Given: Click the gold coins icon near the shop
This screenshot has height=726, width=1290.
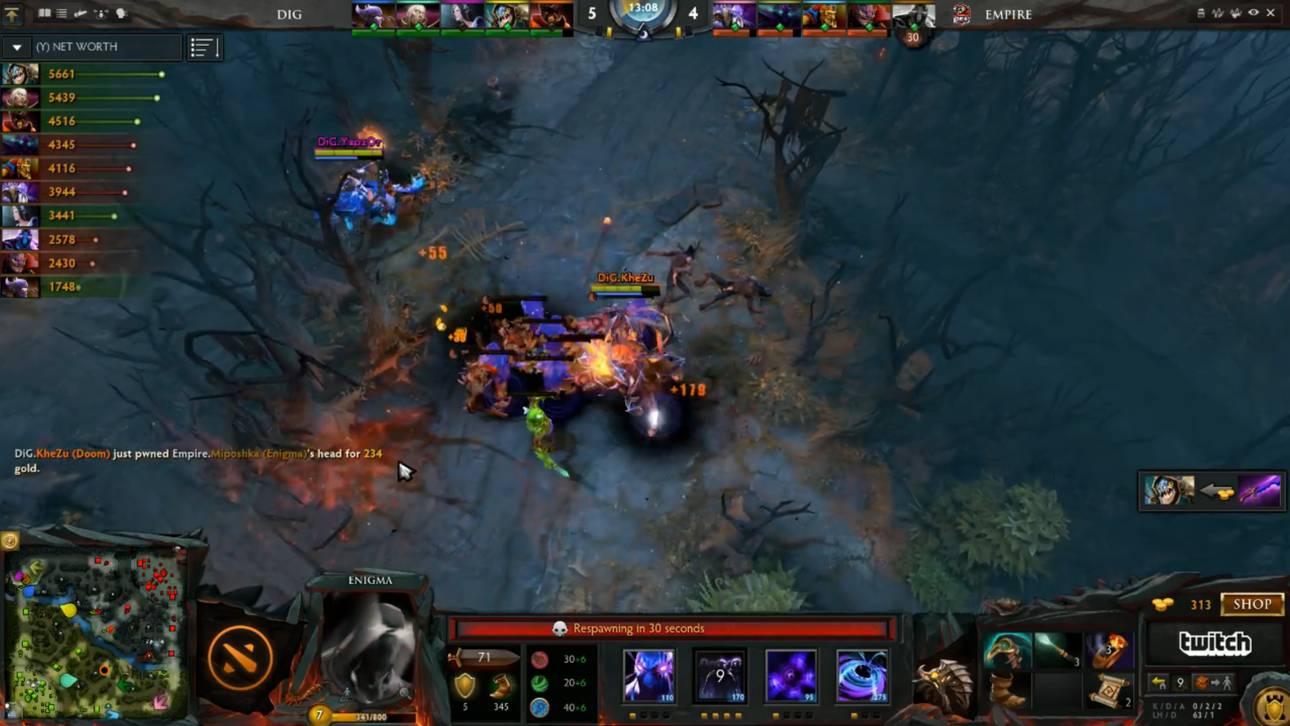Looking at the screenshot, I should click(1162, 604).
